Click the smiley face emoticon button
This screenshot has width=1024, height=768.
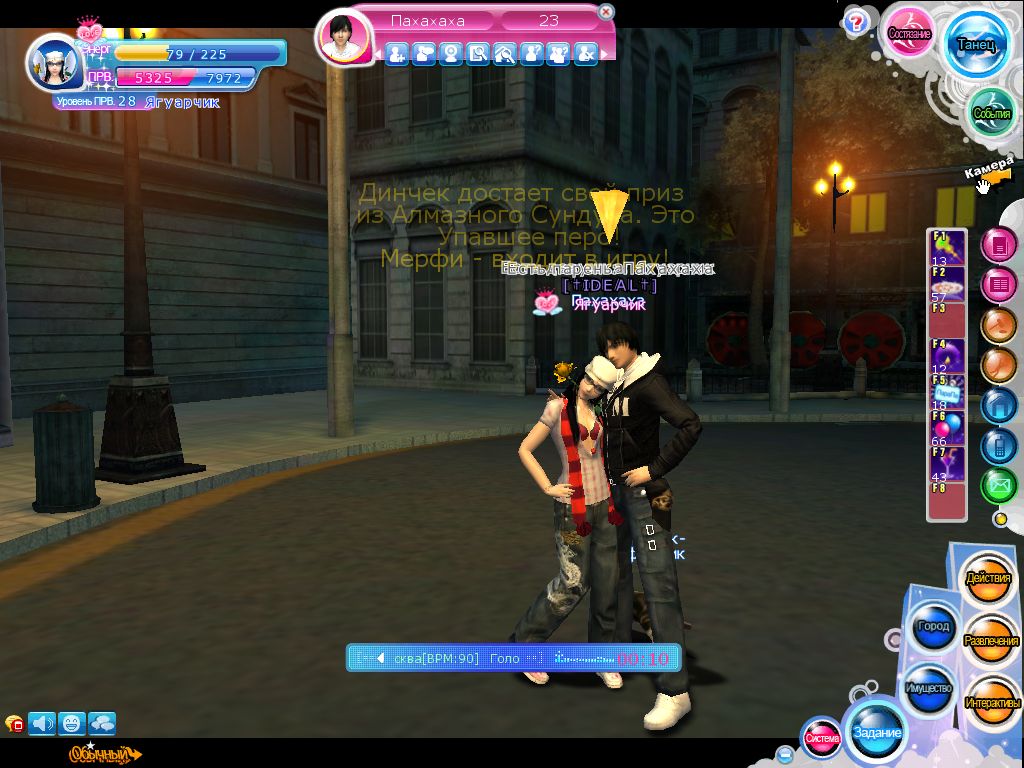point(71,722)
